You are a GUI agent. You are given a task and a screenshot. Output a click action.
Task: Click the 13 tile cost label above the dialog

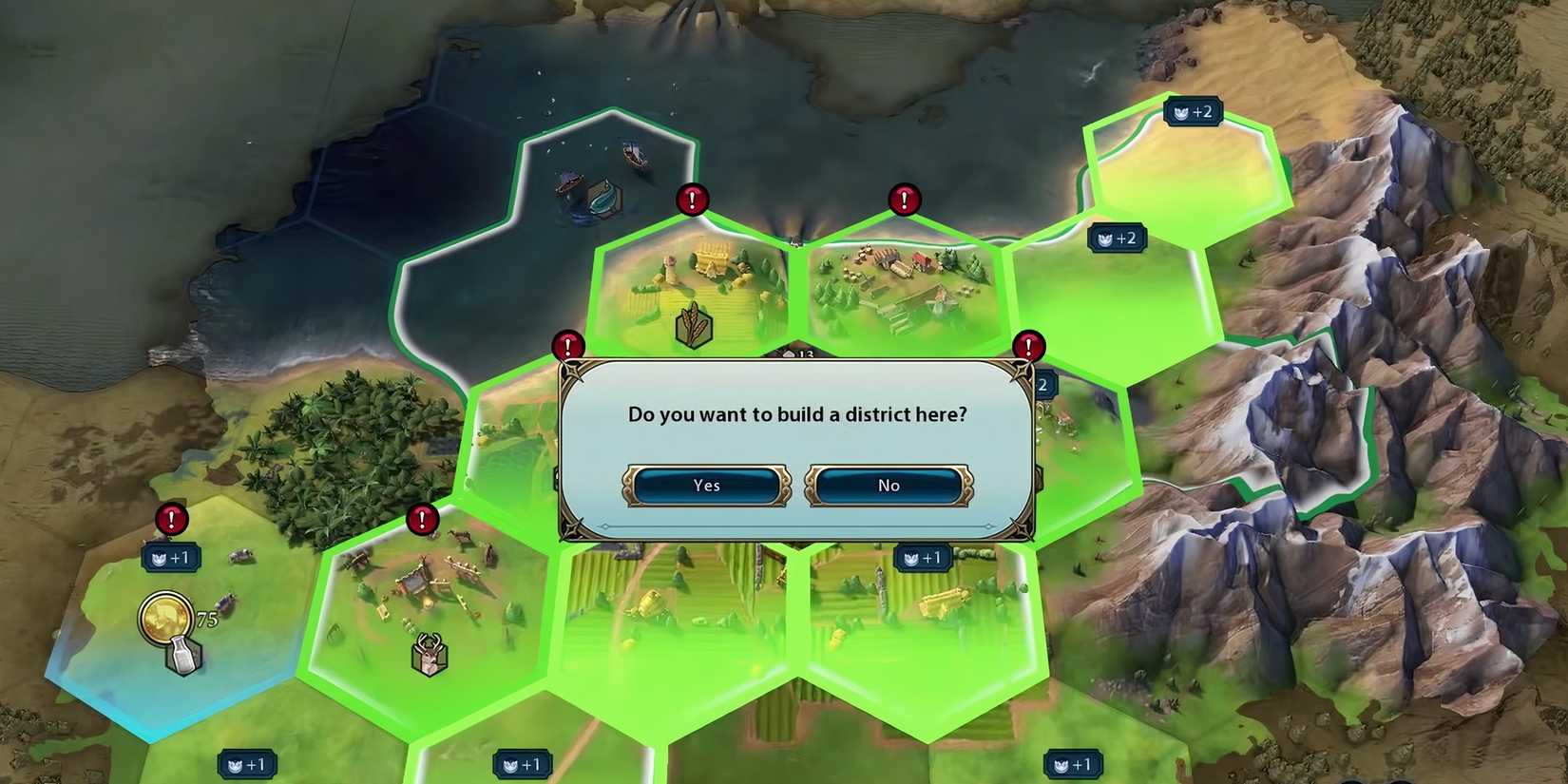(798, 353)
